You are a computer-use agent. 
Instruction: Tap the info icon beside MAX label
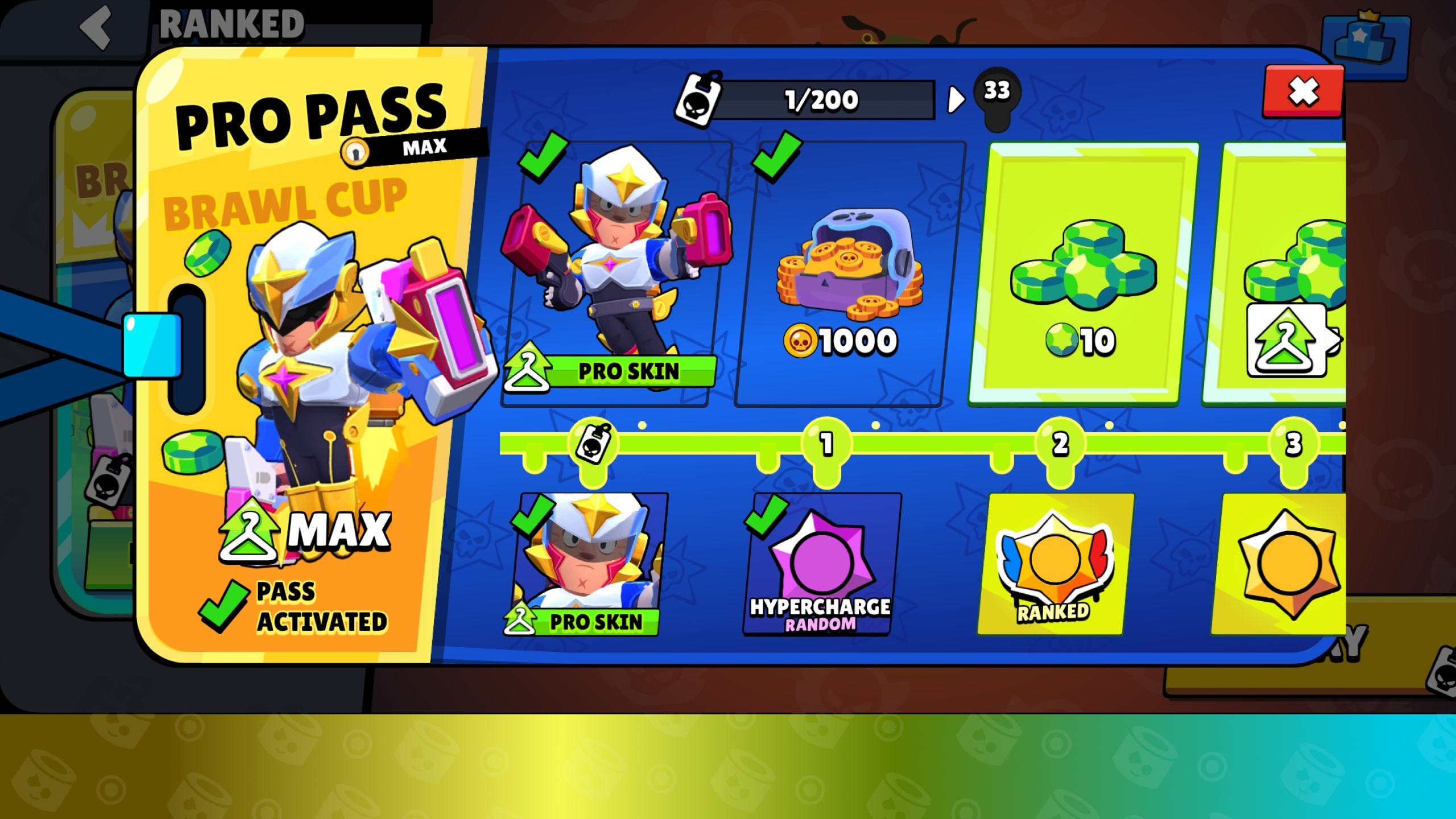click(x=355, y=152)
